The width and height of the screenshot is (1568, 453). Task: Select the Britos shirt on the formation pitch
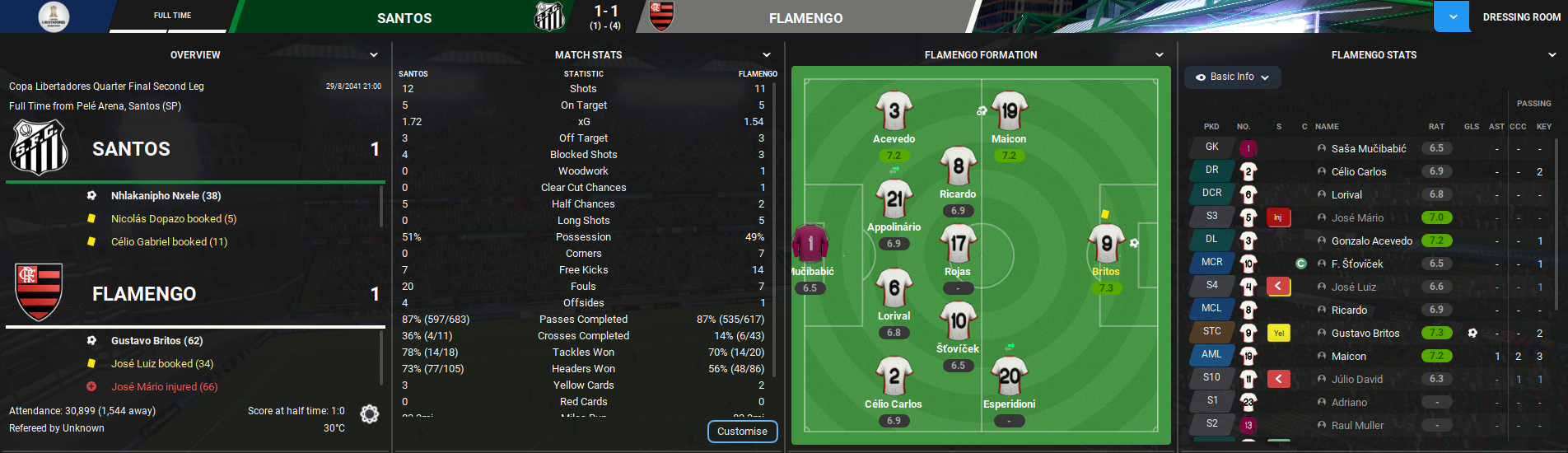[1105, 245]
